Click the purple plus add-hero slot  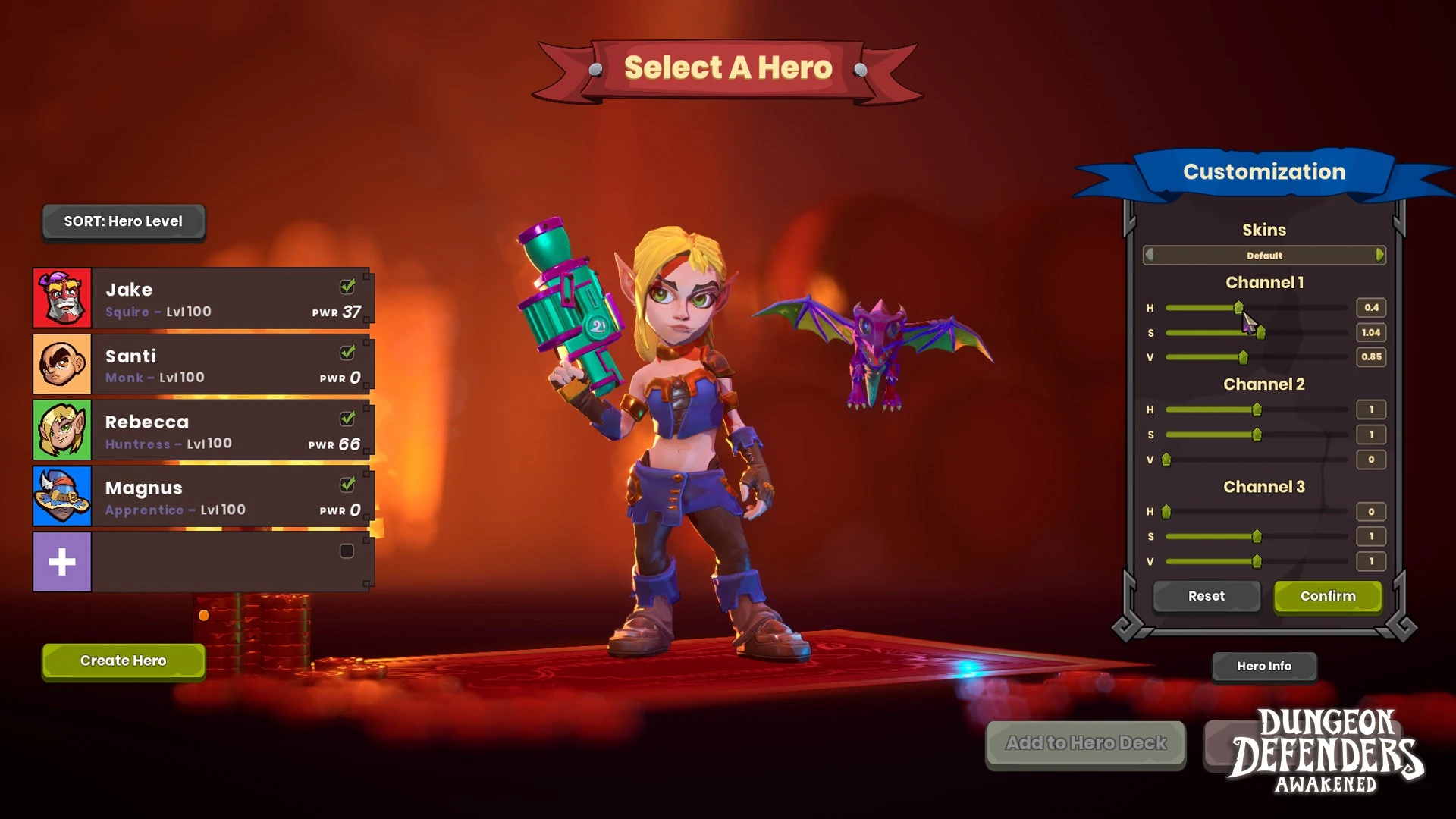[62, 562]
